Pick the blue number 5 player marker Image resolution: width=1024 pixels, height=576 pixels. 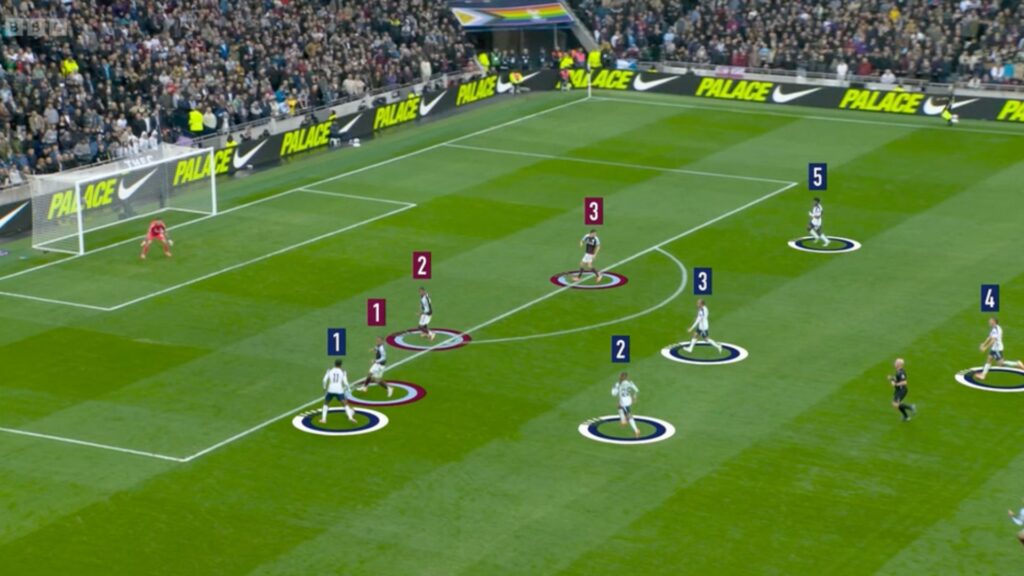pyautogui.click(x=817, y=177)
